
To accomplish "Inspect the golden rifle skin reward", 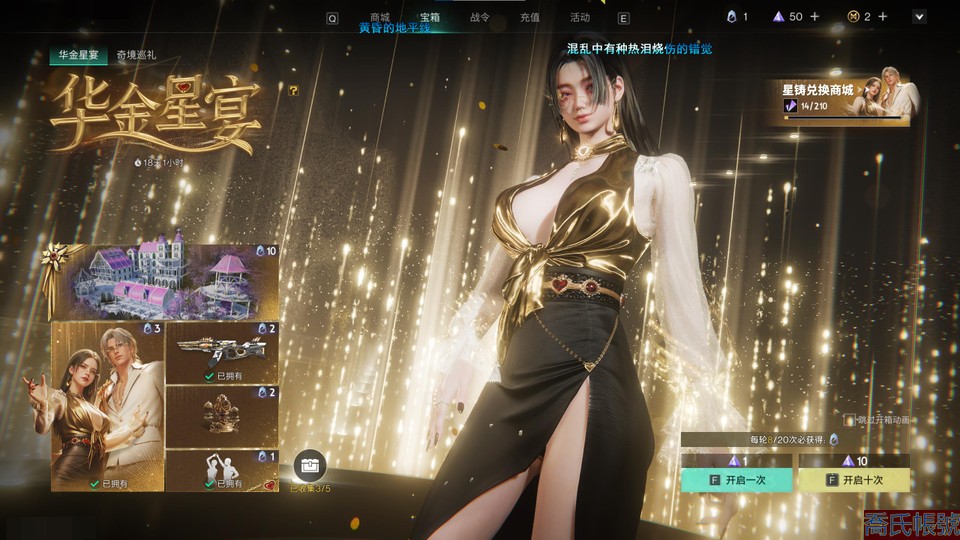I will (222, 352).
